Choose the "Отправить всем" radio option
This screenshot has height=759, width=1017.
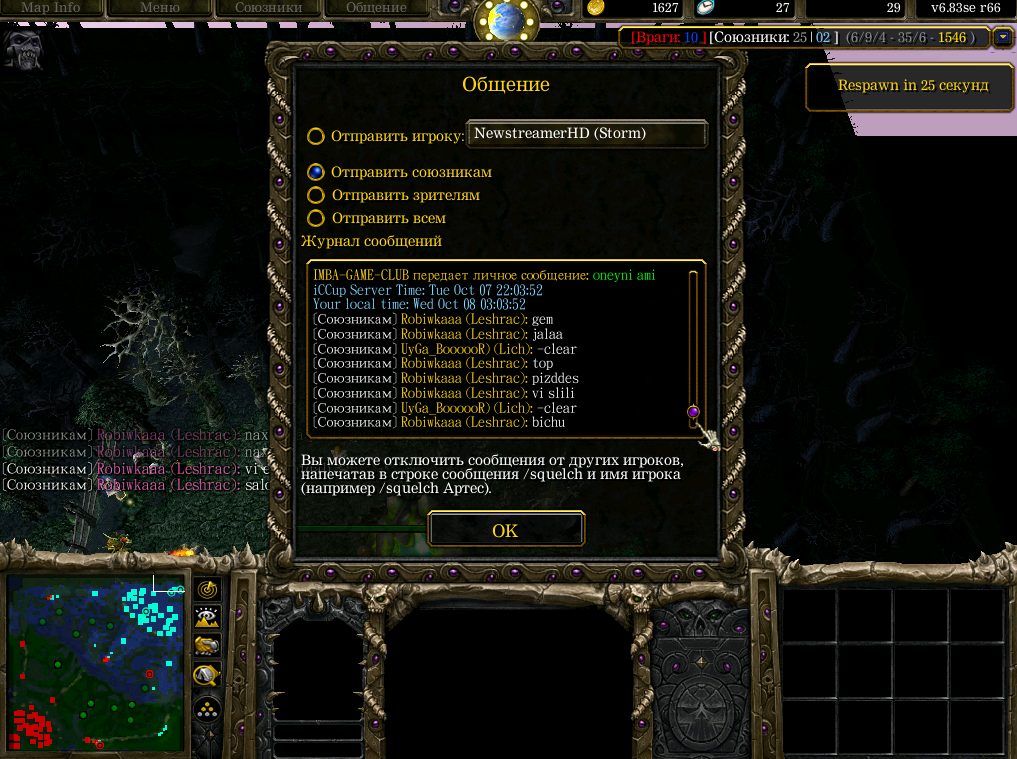[x=316, y=218]
